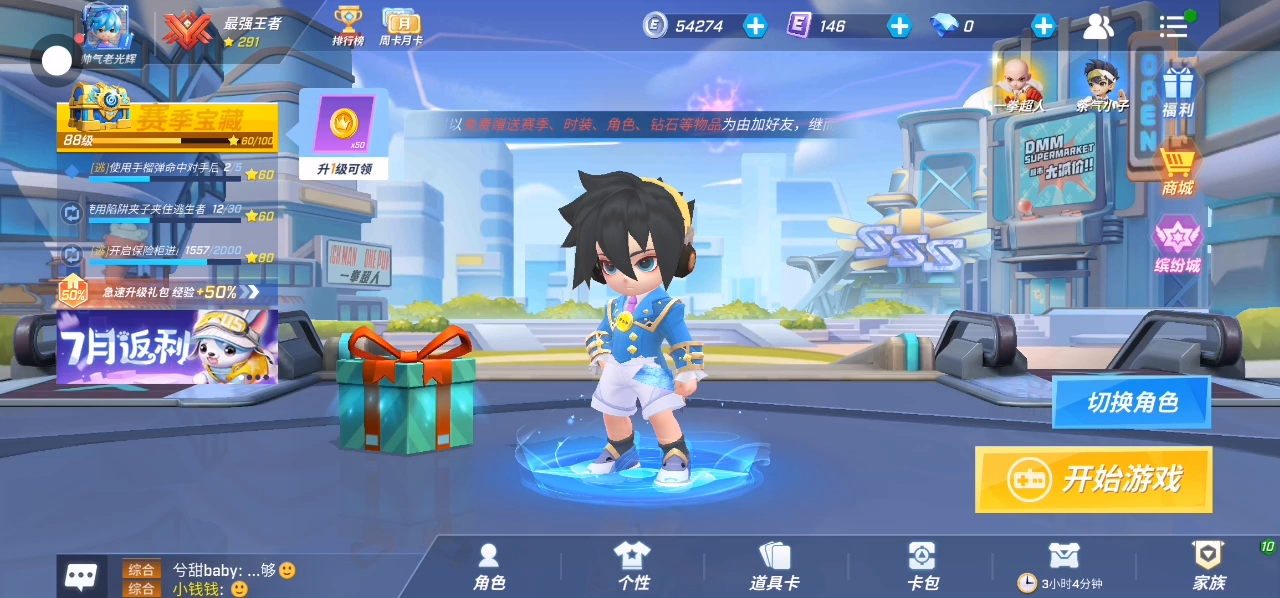Start the game with 开始游戏 button
Image resolution: width=1280 pixels, height=598 pixels.
click(1093, 479)
